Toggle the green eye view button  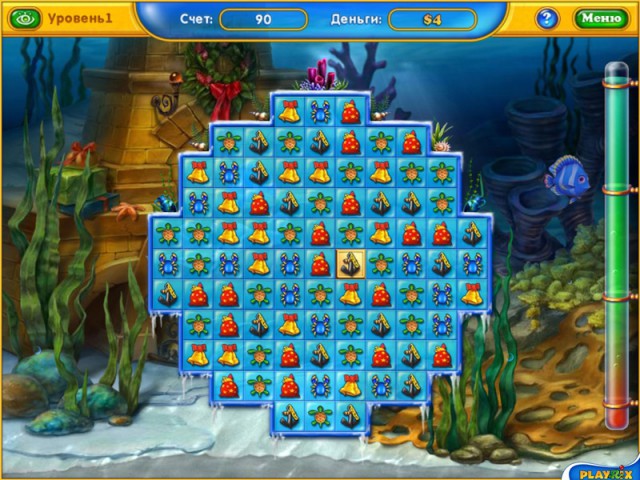[26, 18]
